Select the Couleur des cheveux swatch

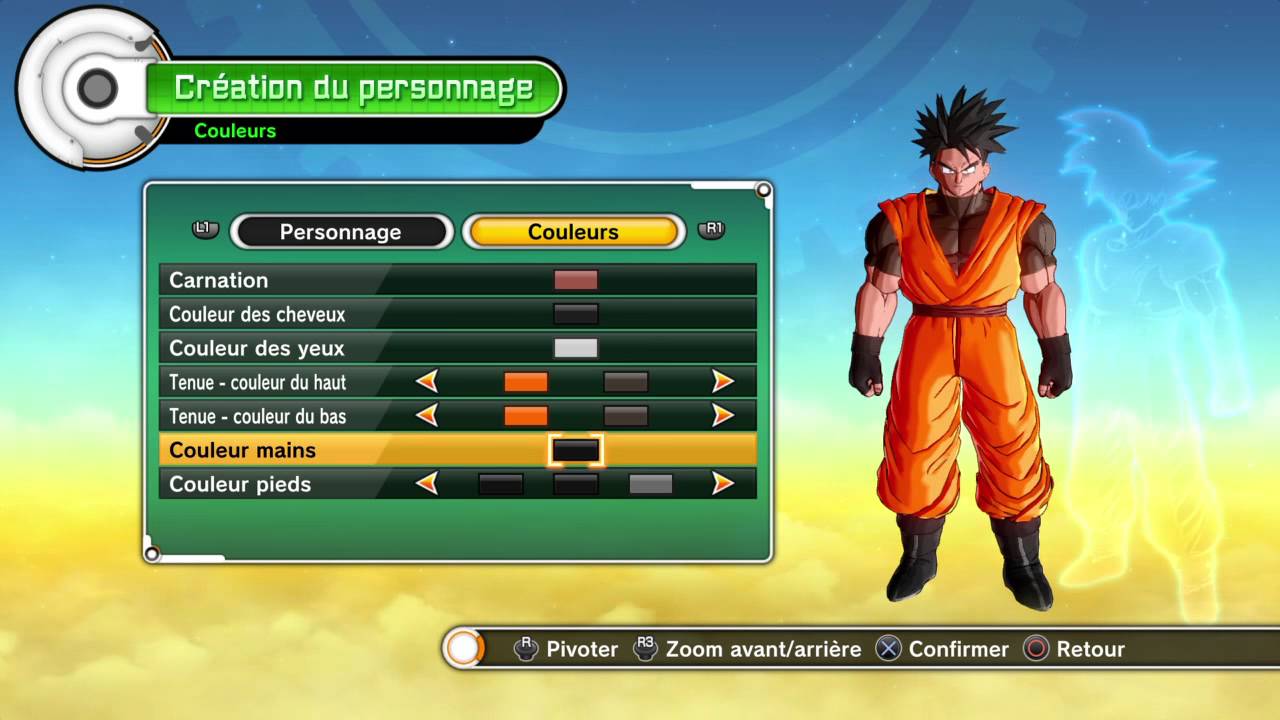point(575,314)
